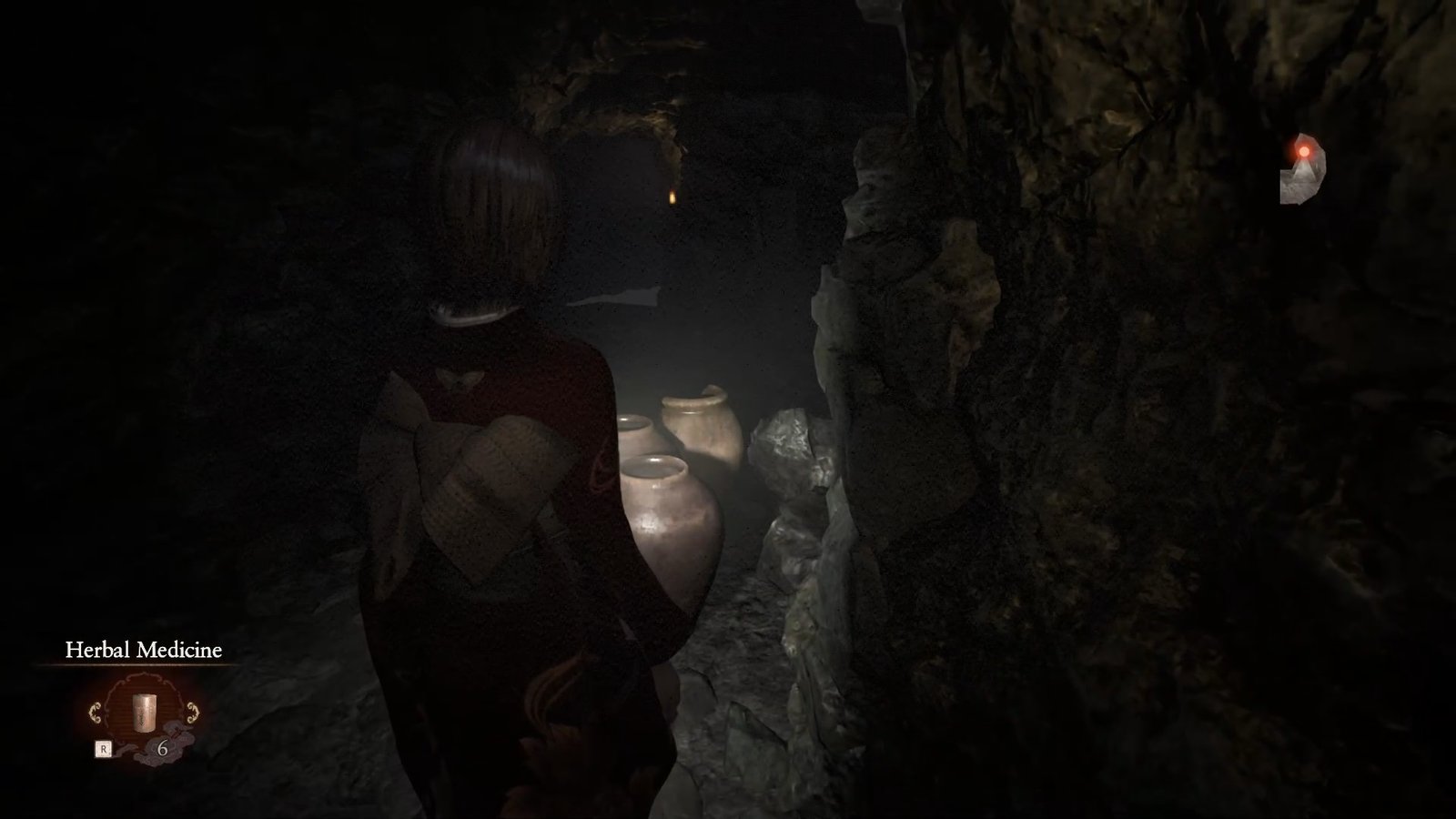Click the item quantity area of the HUD

pyautogui.click(x=163, y=748)
